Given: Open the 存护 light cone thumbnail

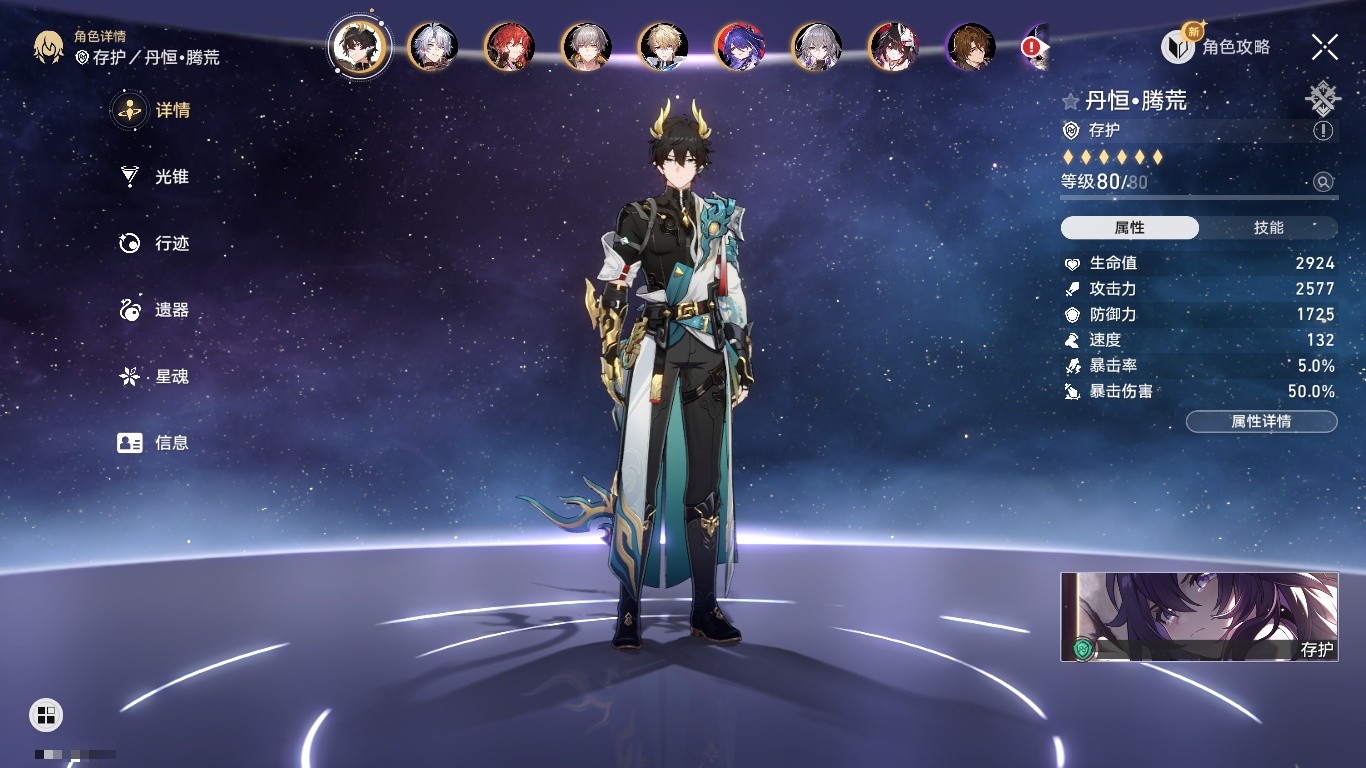Looking at the screenshot, I should pos(1199,616).
